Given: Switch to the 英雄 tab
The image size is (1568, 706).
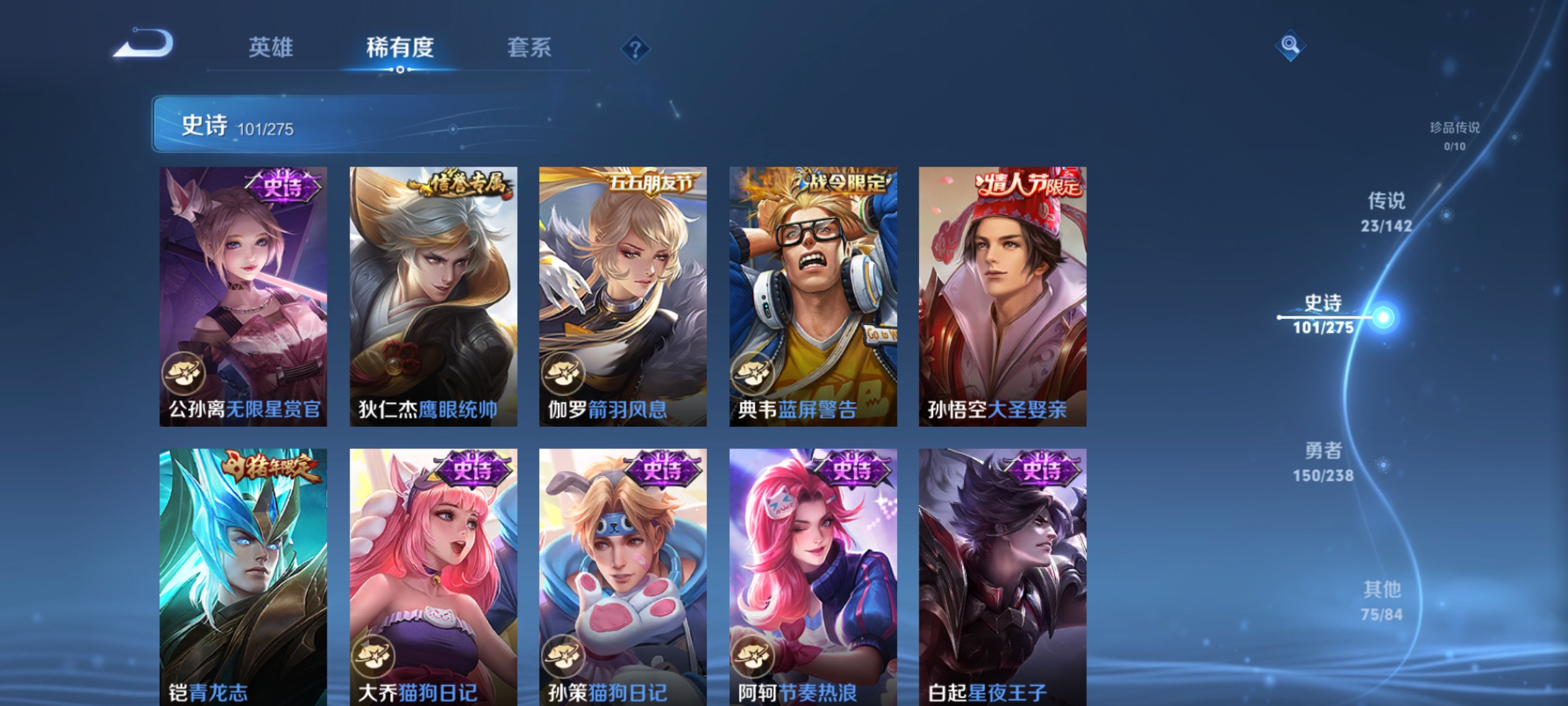Looking at the screenshot, I should [272, 47].
